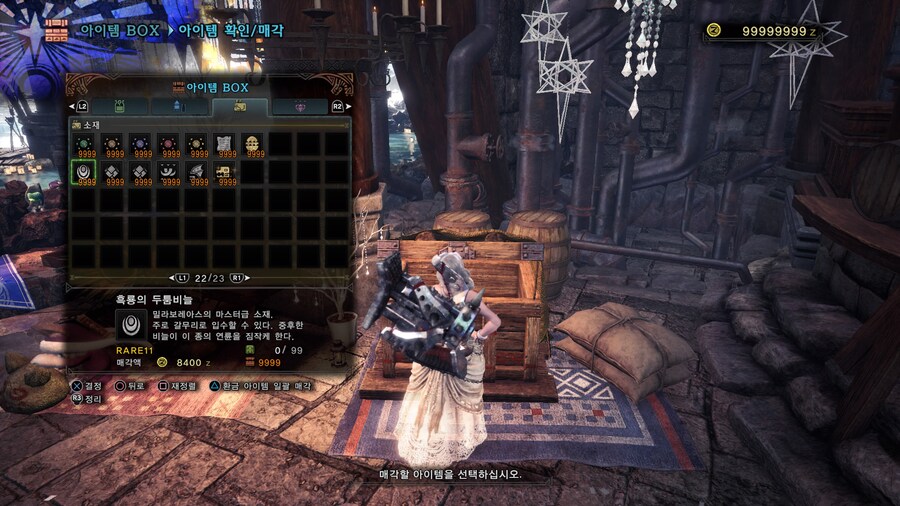Viewport: 900px width, 506px height.
Task: Select the Black Dragon thick scale slot
Action: click(x=84, y=172)
